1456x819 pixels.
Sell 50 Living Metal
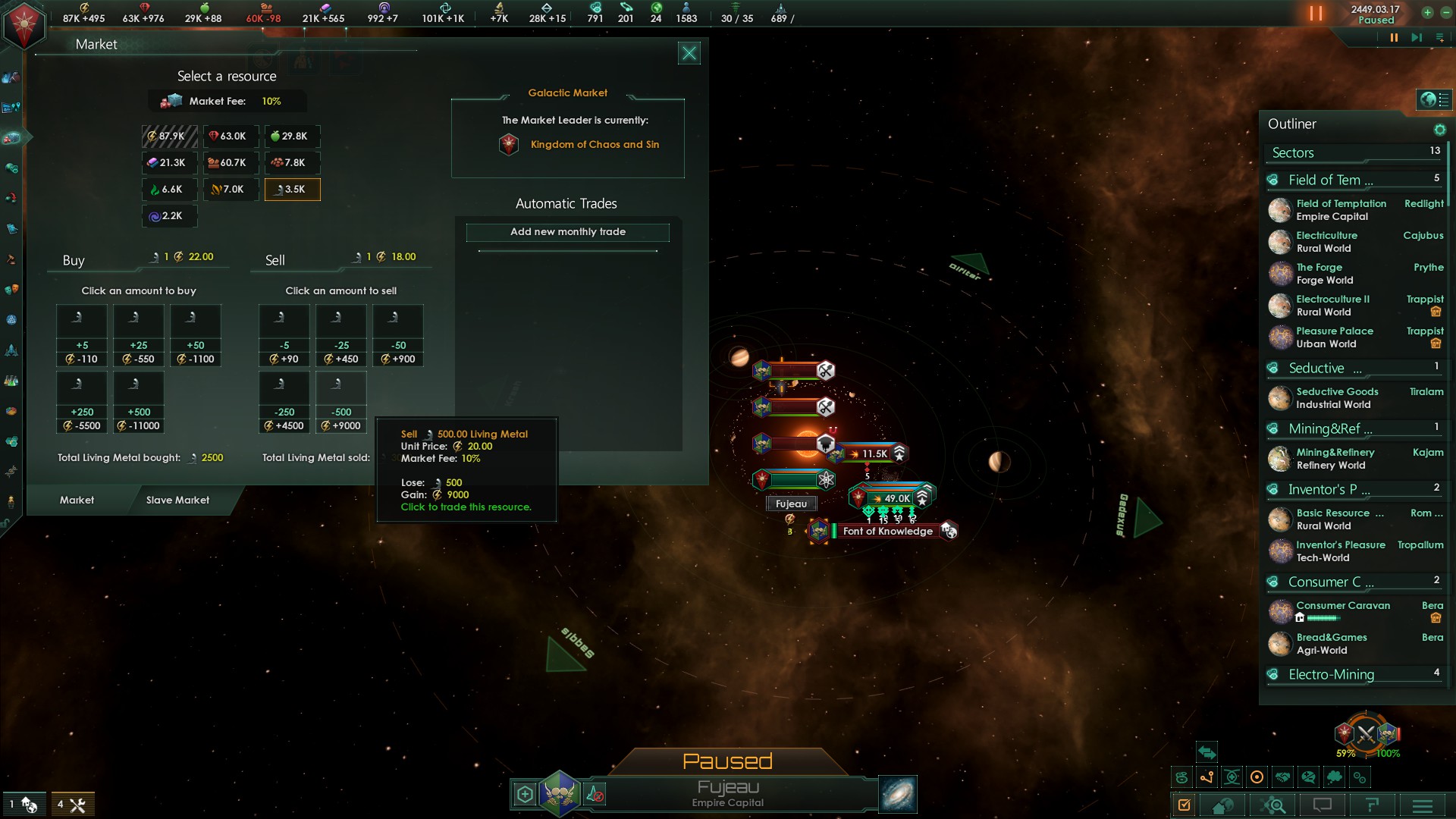[x=398, y=336]
